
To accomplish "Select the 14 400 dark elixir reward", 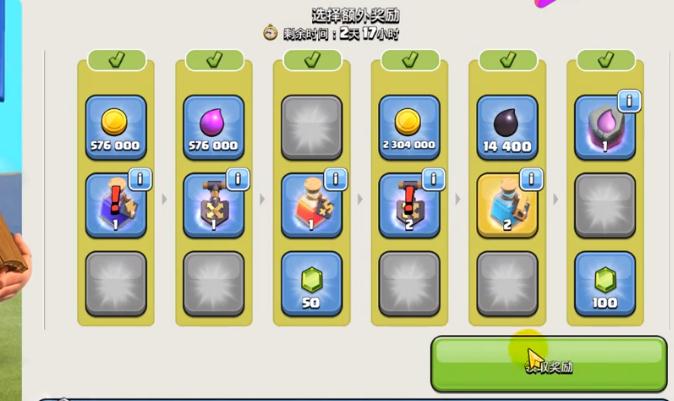I will [x=507, y=127].
